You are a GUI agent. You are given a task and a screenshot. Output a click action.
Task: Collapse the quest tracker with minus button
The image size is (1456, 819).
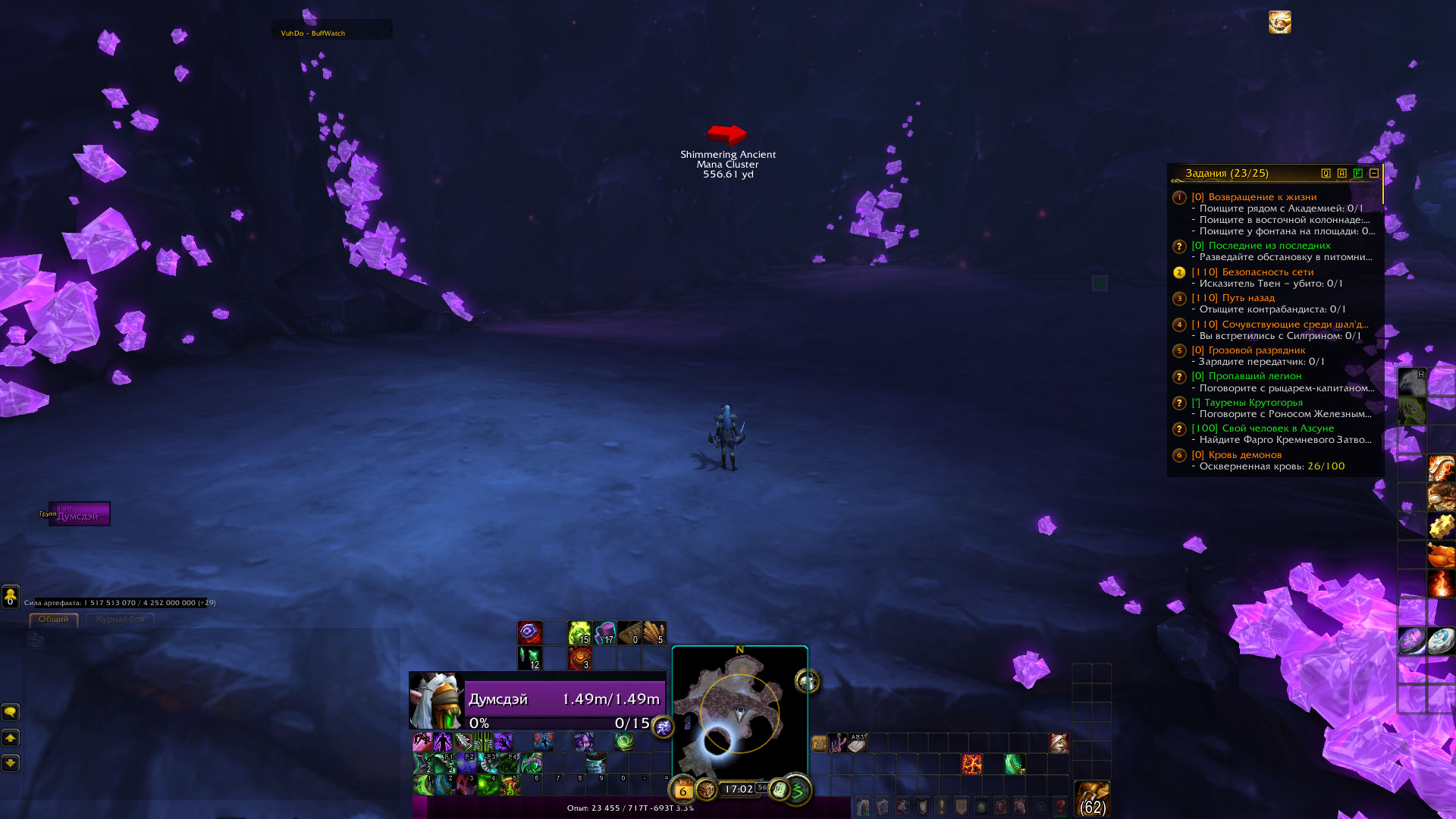tap(1374, 174)
